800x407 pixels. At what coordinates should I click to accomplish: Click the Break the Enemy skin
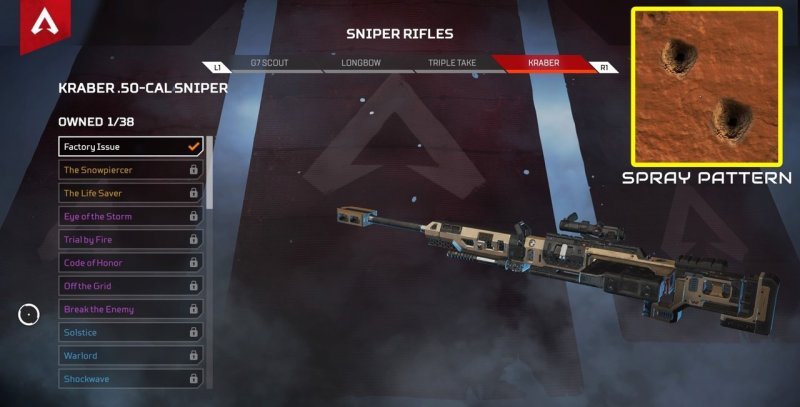point(131,309)
